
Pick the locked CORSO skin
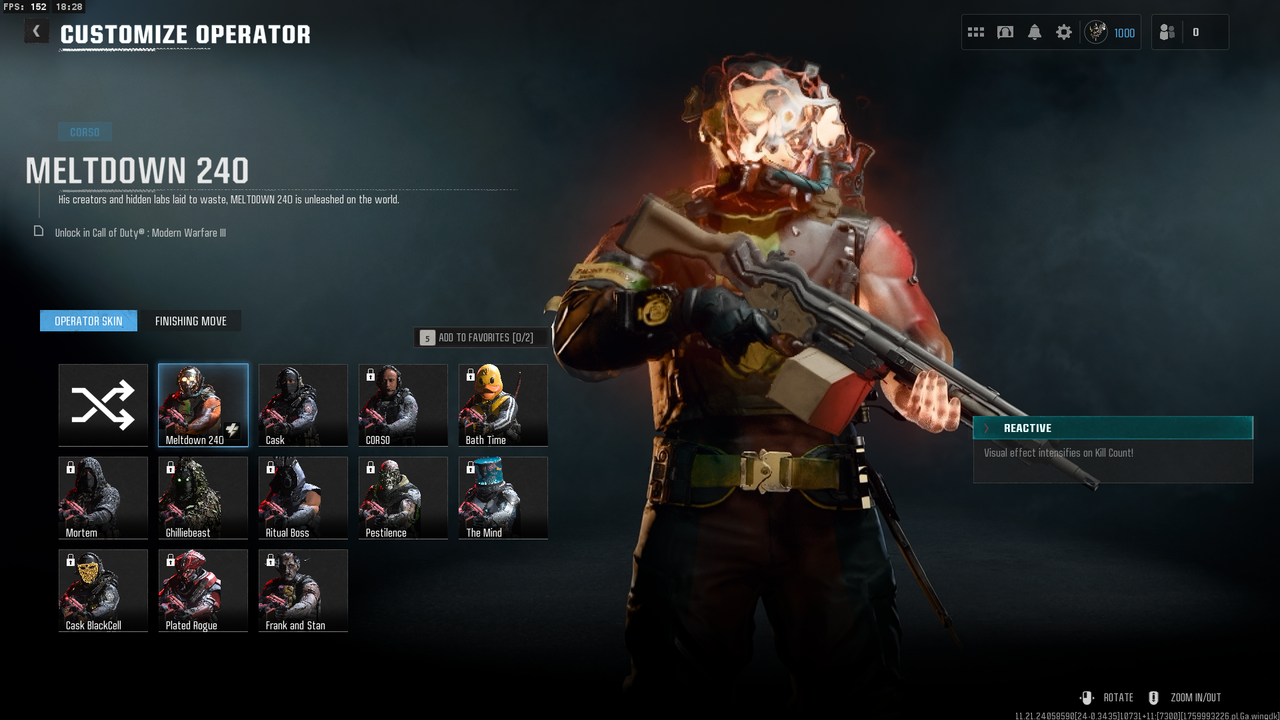(x=403, y=405)
